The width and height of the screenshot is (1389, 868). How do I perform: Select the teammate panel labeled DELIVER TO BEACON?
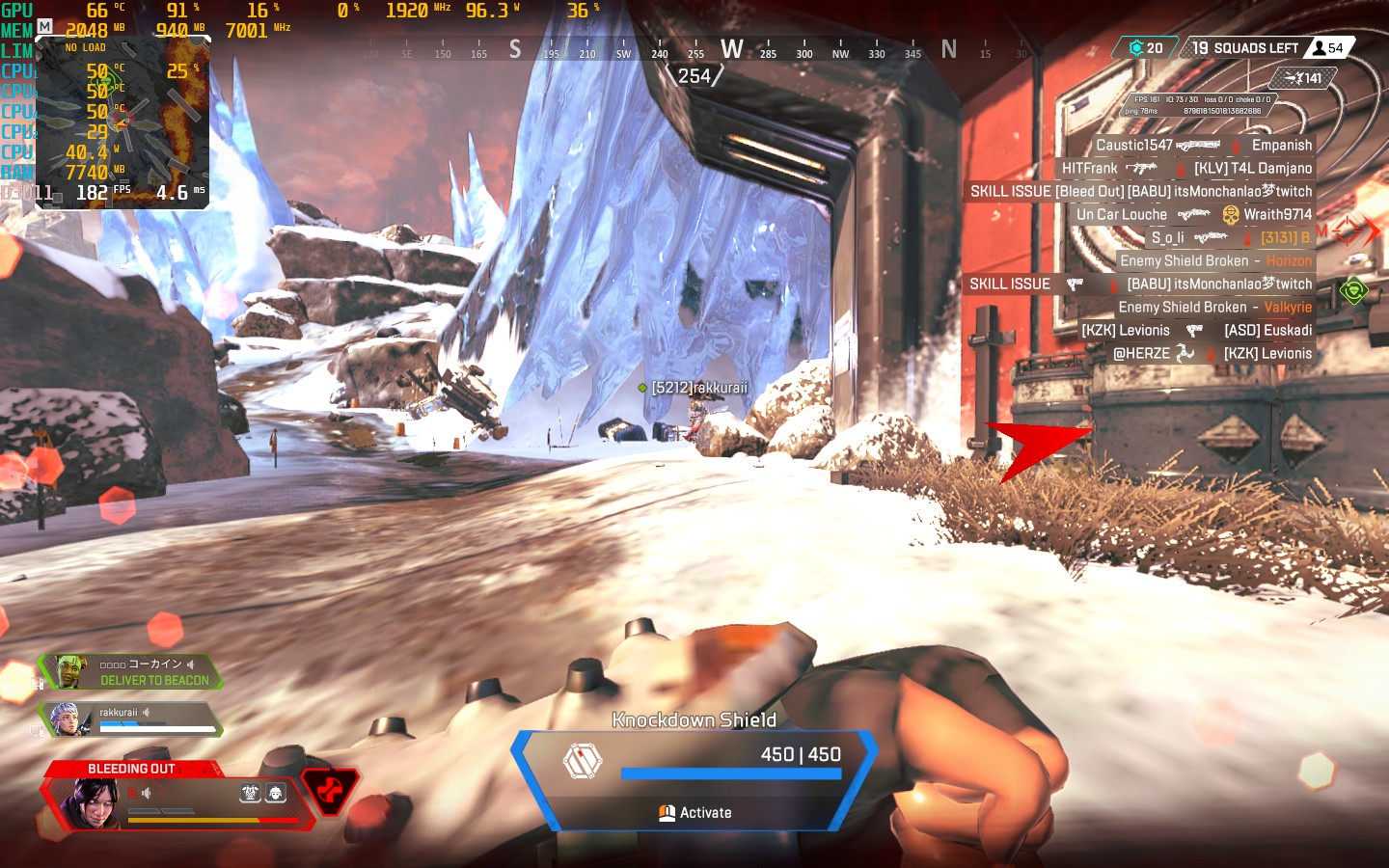(x=130, y=672)
